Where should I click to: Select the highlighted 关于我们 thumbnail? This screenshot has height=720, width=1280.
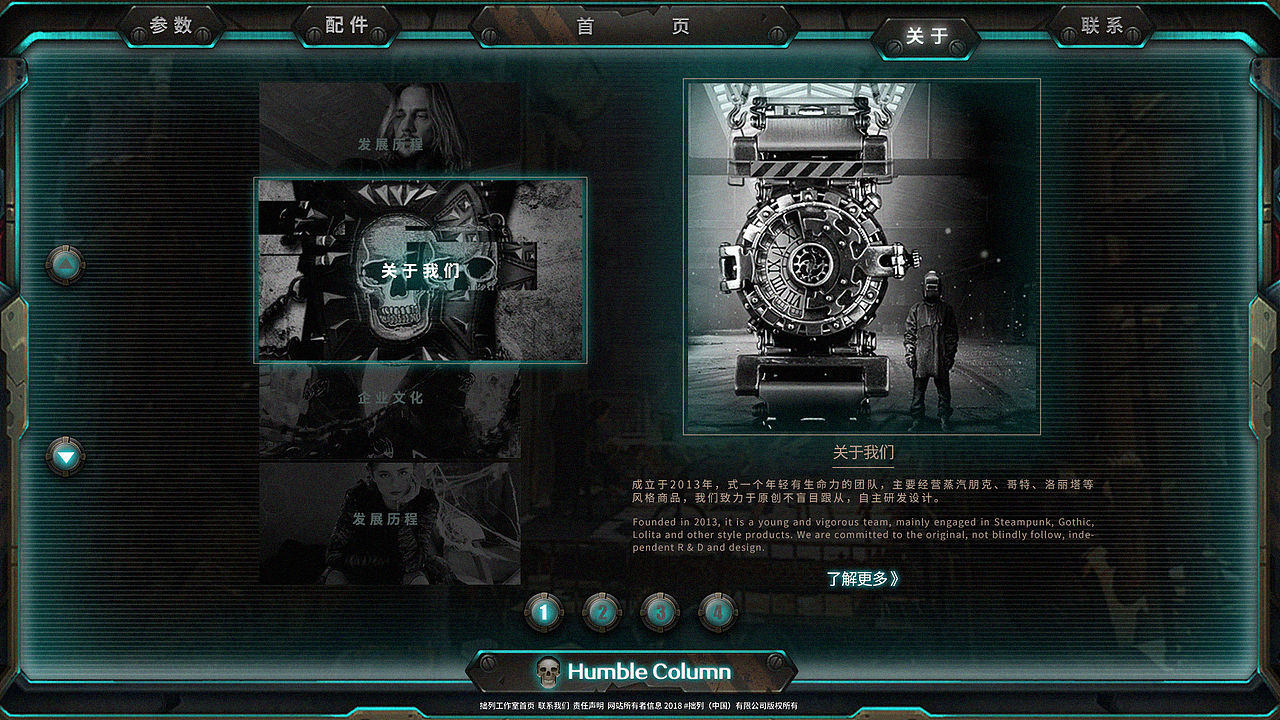point(420,270)
